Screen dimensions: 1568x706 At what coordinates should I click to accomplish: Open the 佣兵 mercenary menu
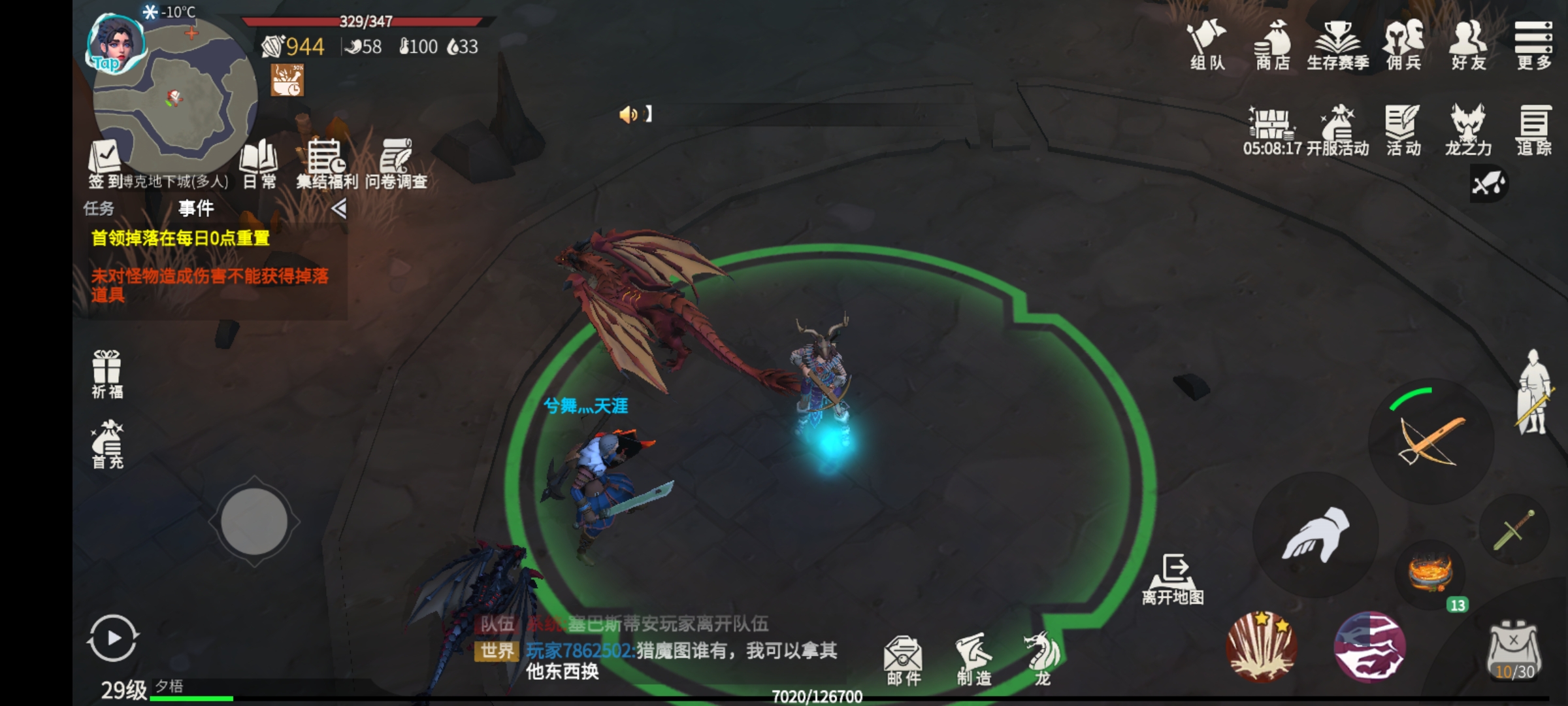point(1403,44)
